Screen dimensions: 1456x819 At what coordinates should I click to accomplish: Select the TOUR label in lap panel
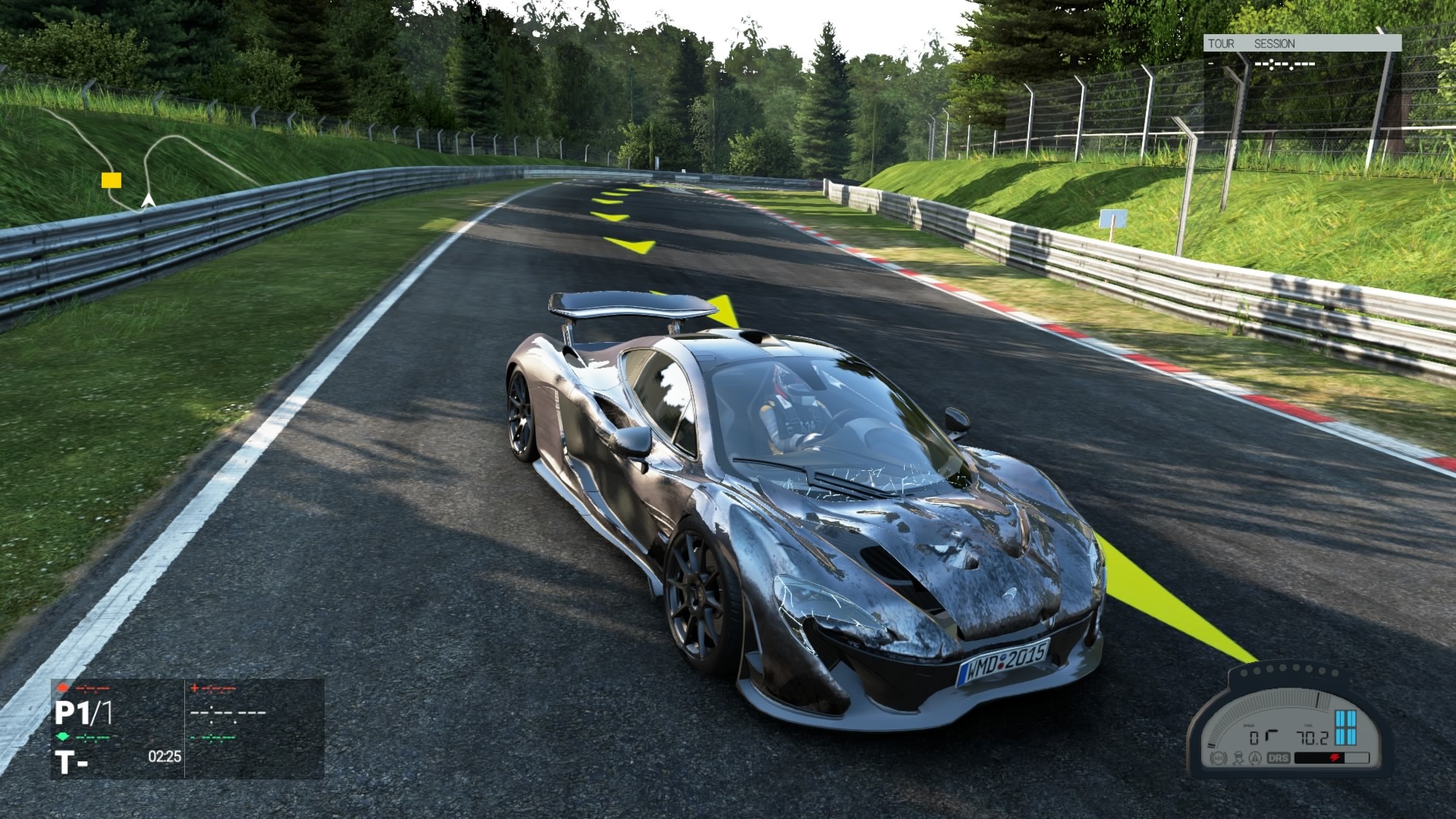[1221, 44]
